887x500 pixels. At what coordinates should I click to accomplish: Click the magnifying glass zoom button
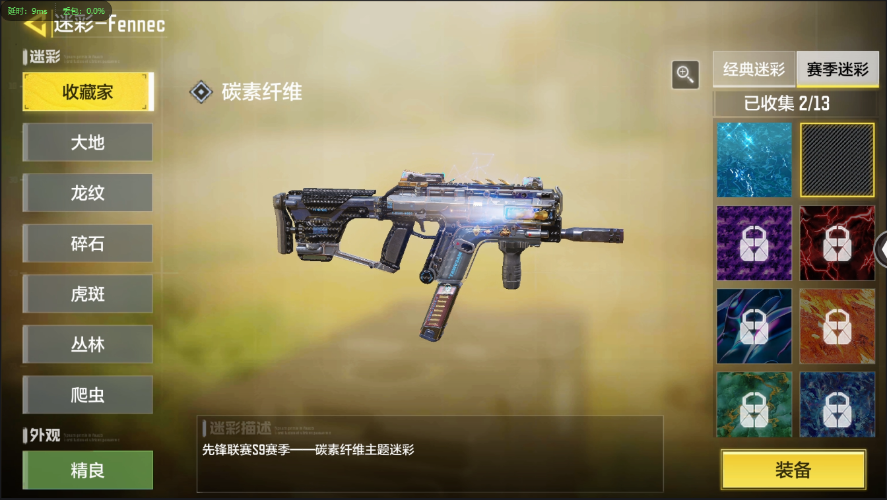point(685,74)
